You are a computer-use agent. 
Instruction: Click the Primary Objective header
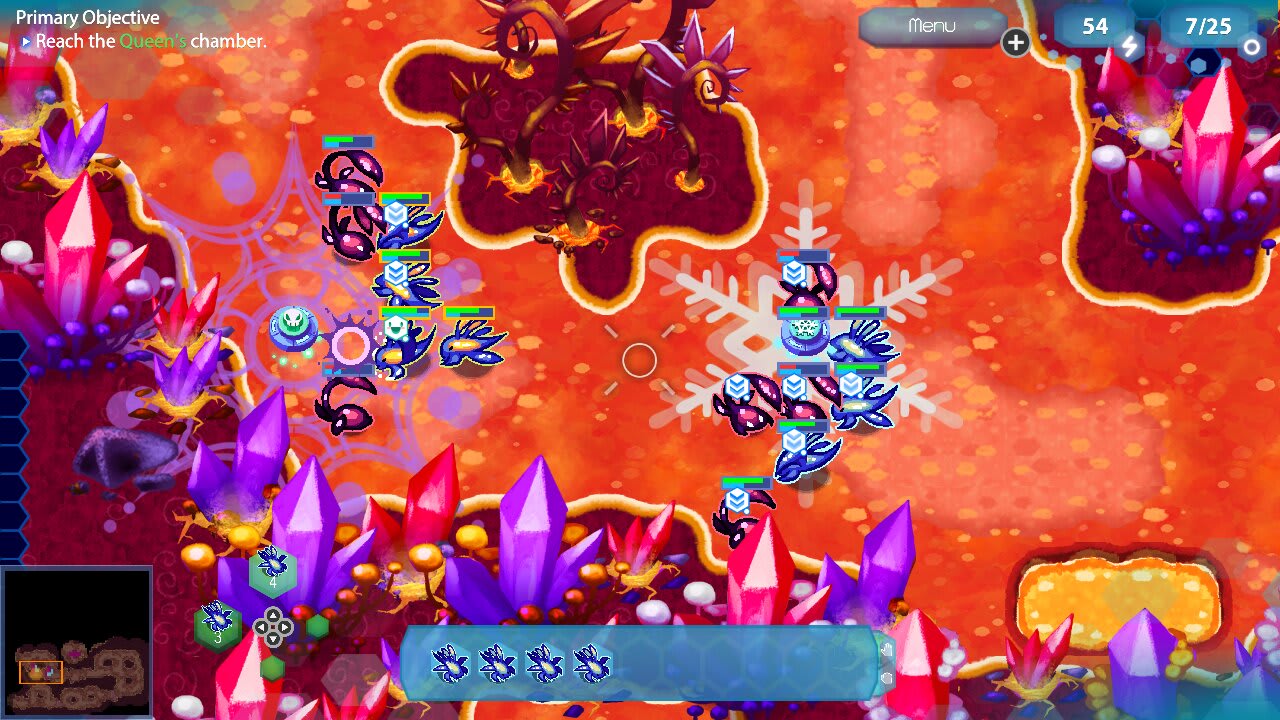88,16
